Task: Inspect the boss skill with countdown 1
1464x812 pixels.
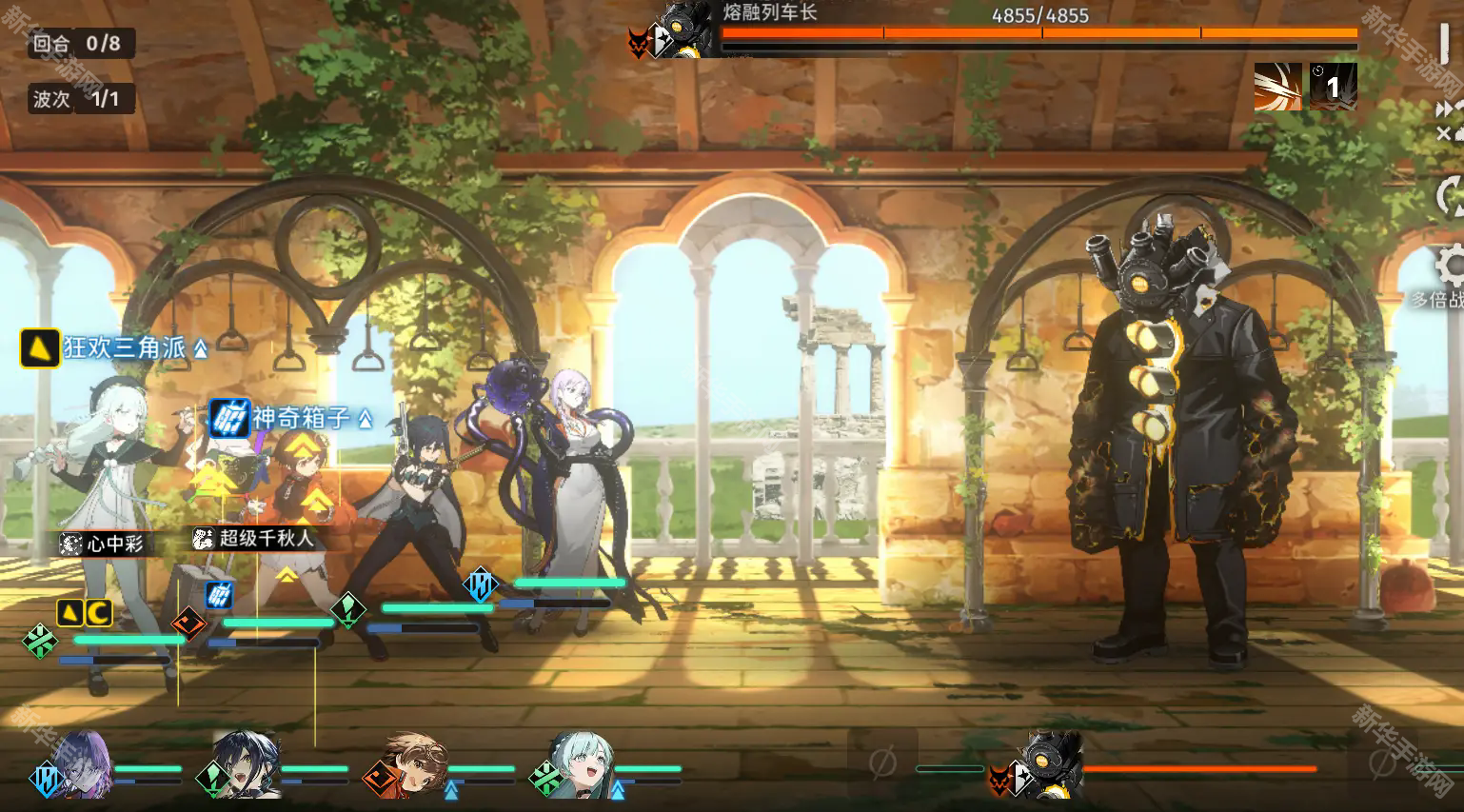Action: 1333,87
